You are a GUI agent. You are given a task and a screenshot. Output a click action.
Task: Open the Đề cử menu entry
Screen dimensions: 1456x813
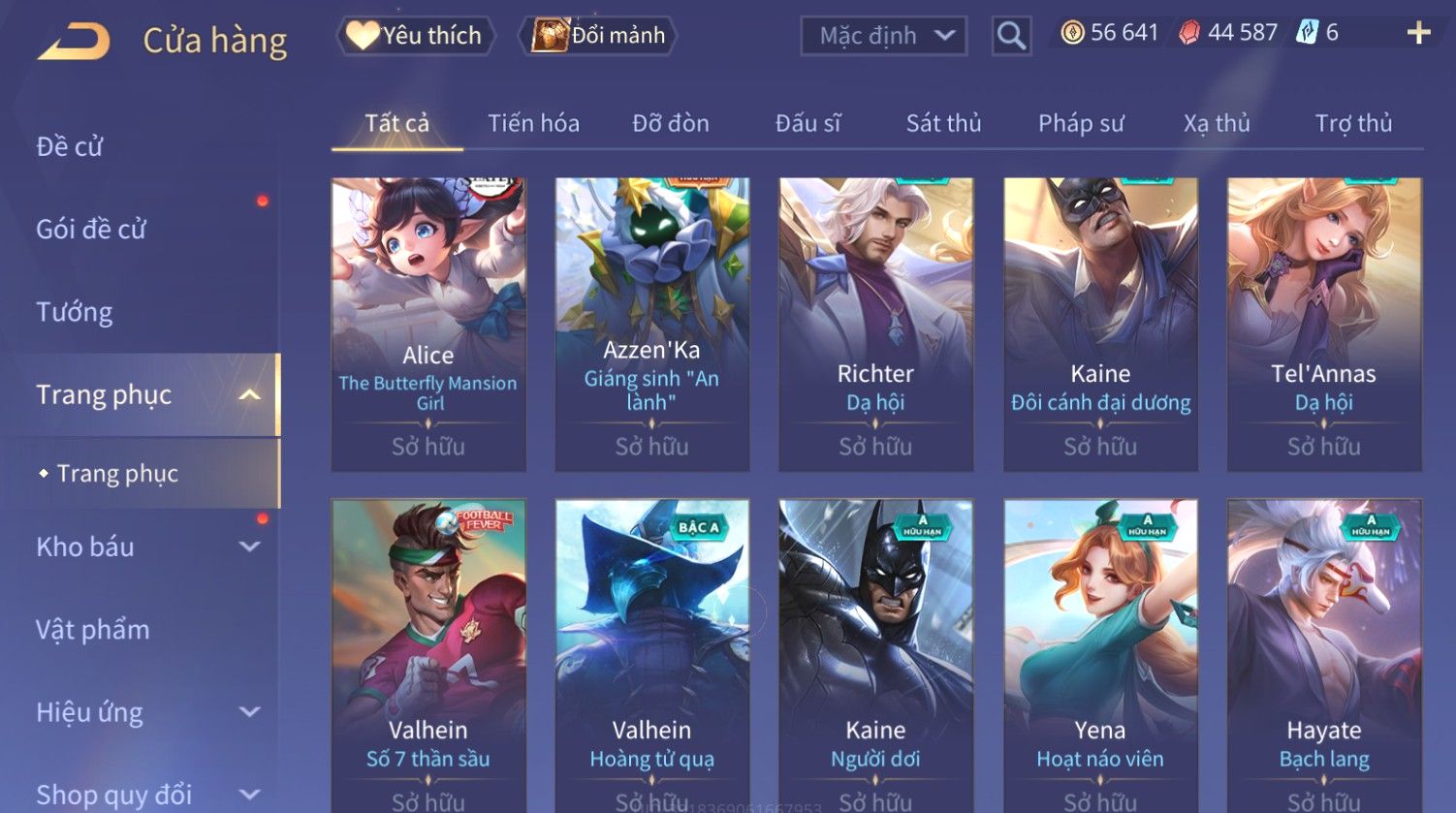point(70,146)
